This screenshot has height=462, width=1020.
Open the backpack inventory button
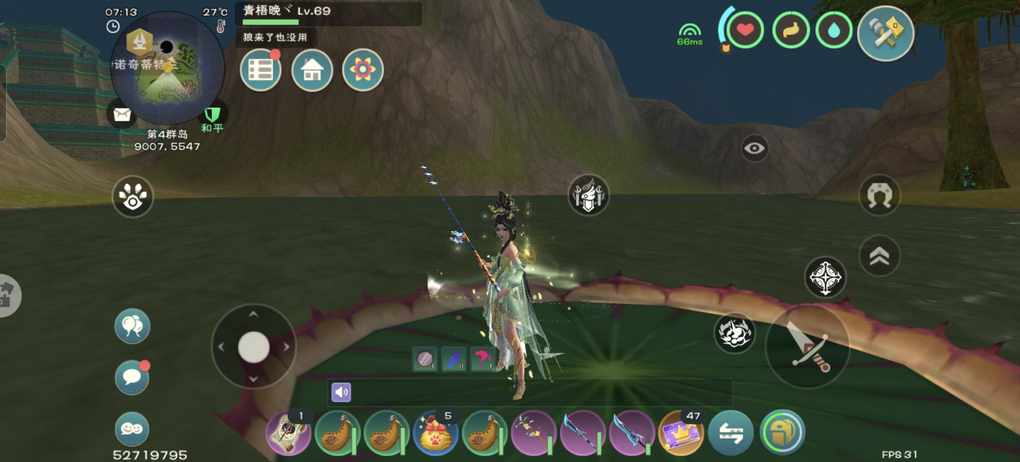click(781, 434)
